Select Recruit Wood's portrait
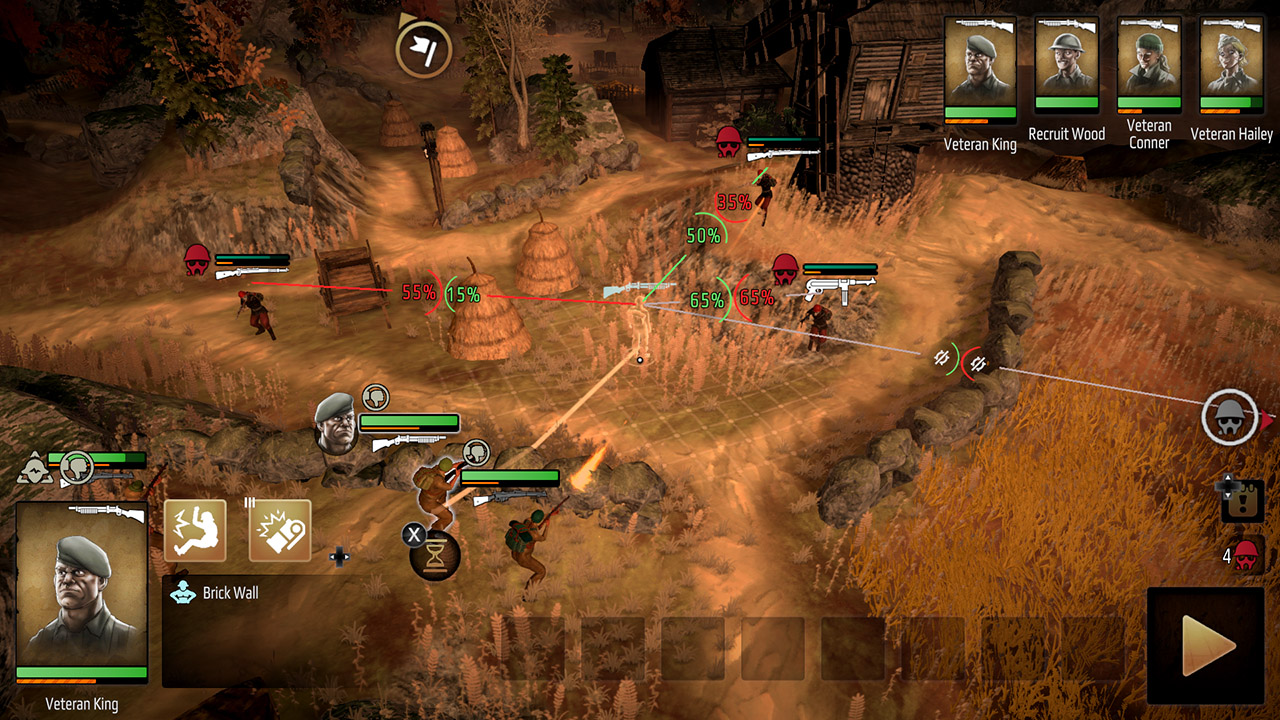The height and width of the screenshot is (720, 1280). click(1067, 65)
